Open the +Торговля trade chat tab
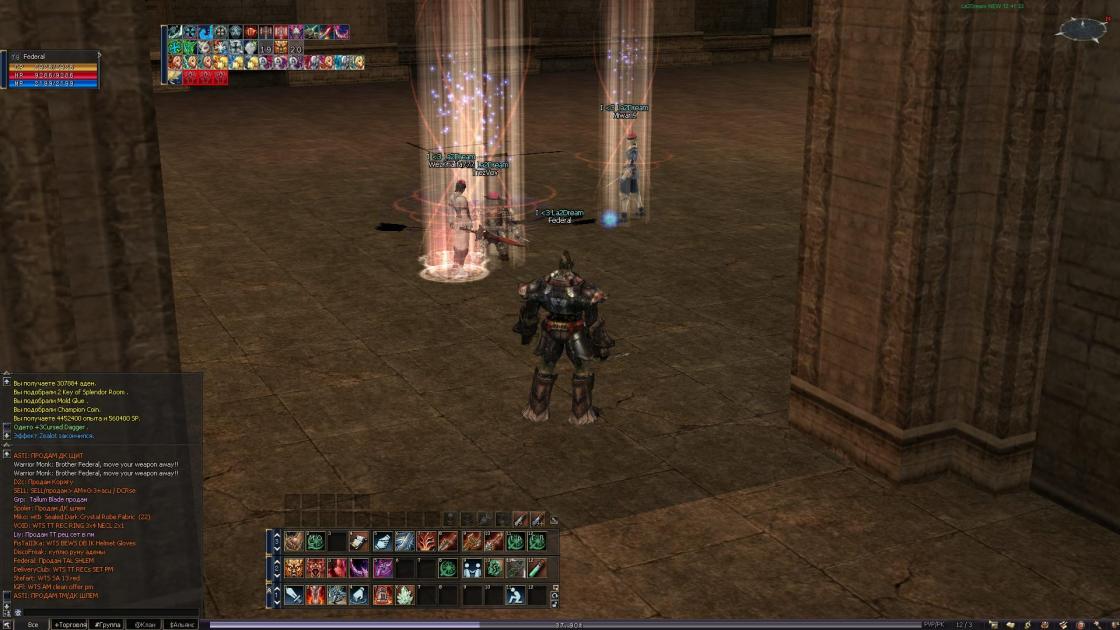The width and height of the screenshot is (1120, 630). pos(70,624)
